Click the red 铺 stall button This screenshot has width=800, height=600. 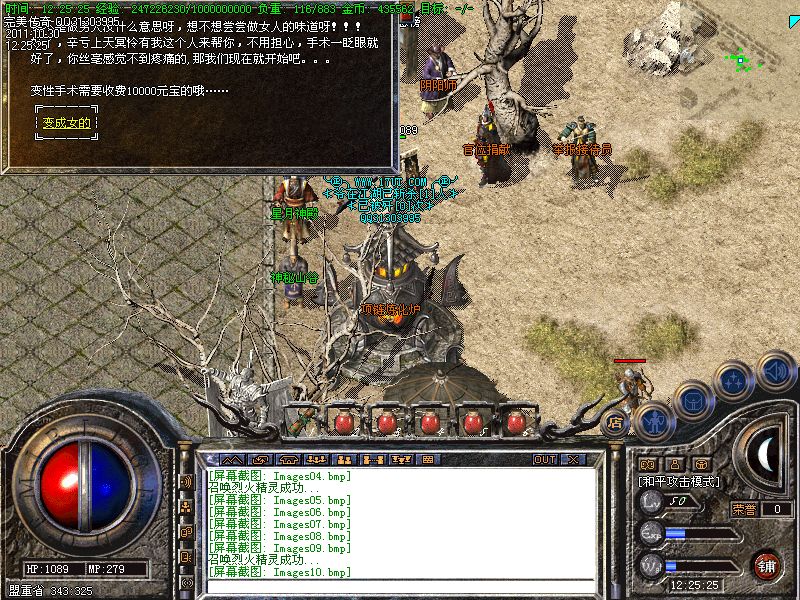pos(767,566)
